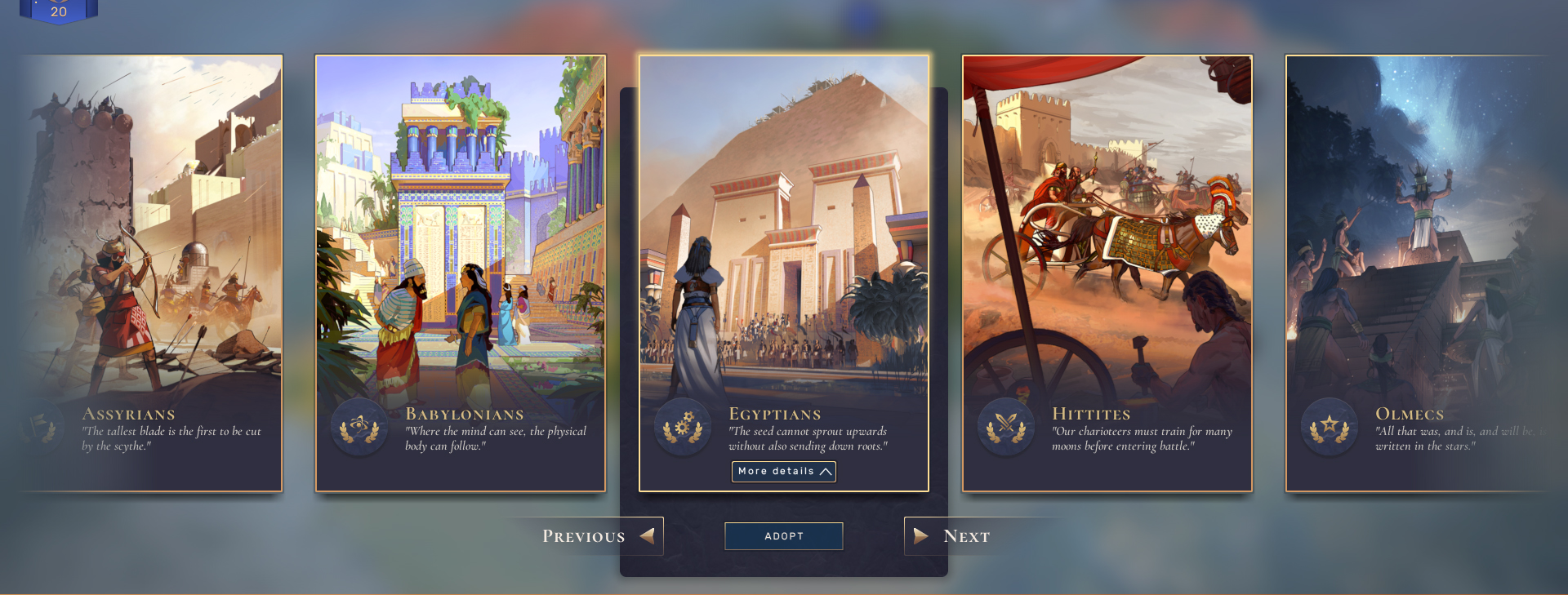Click the Babylonians scientist affinity atom icon
The width and height of the screenshot is (1568, 595).
(x=359, y=427)
